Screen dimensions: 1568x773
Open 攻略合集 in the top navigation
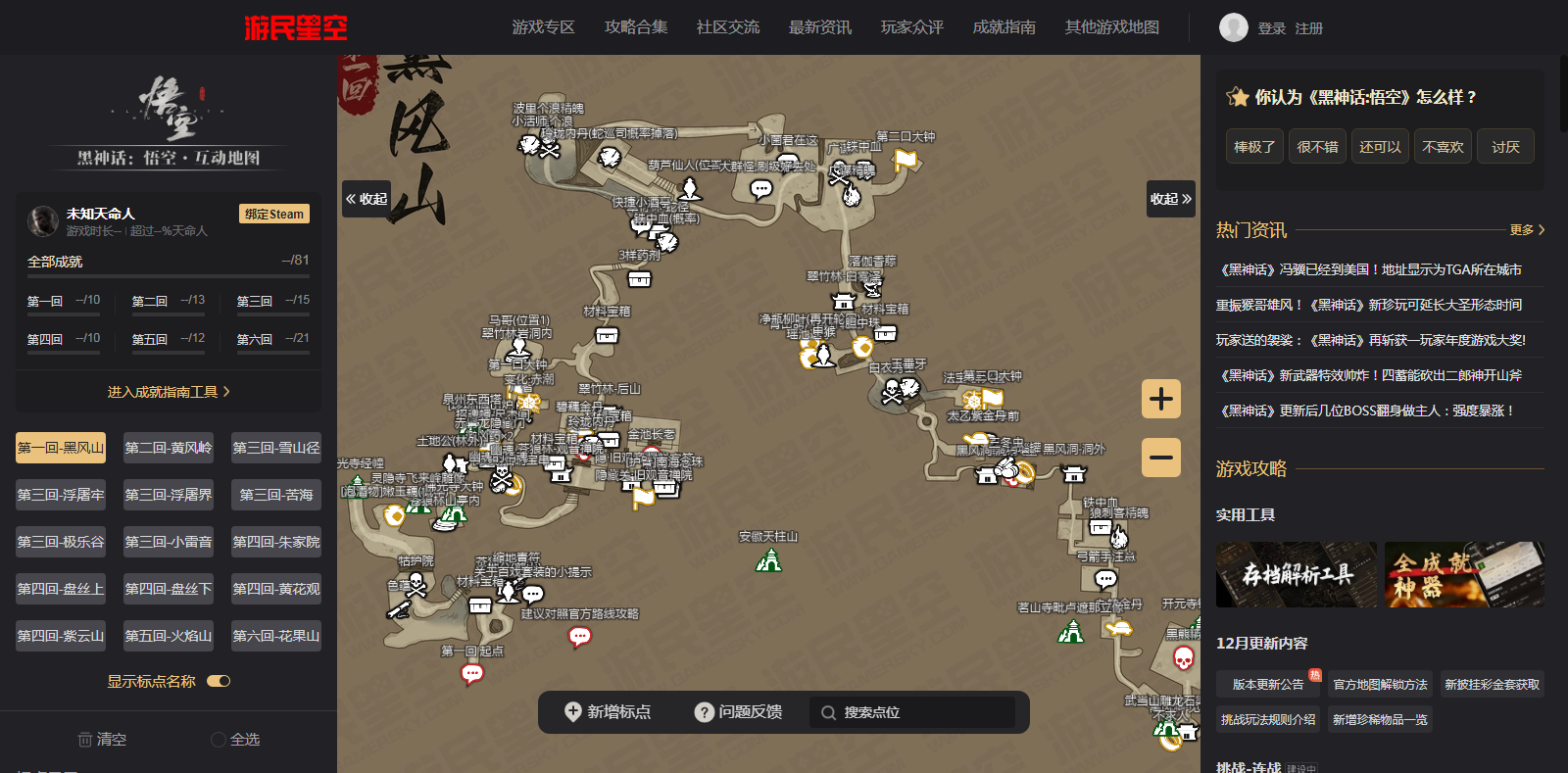[636, 27]
